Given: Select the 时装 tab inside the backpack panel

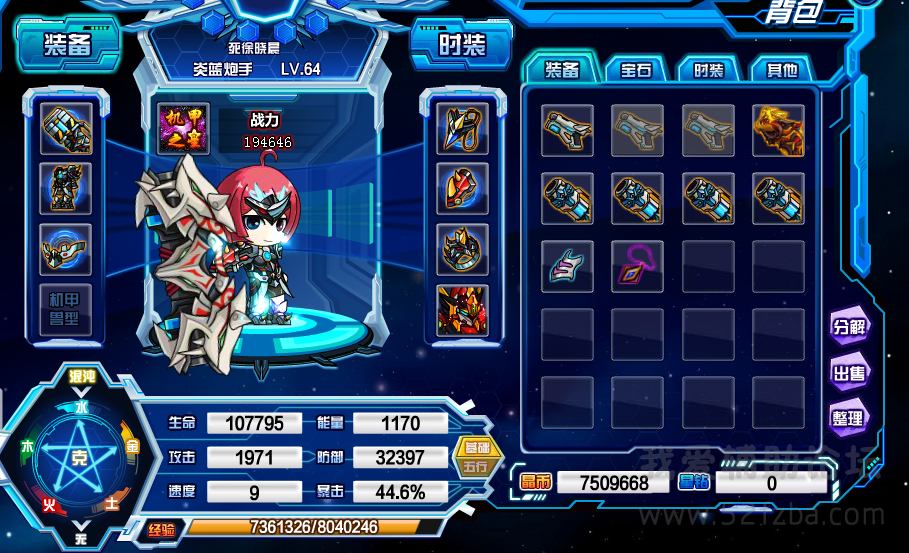Looking at the screenshot, I should (x=708, y=70).
